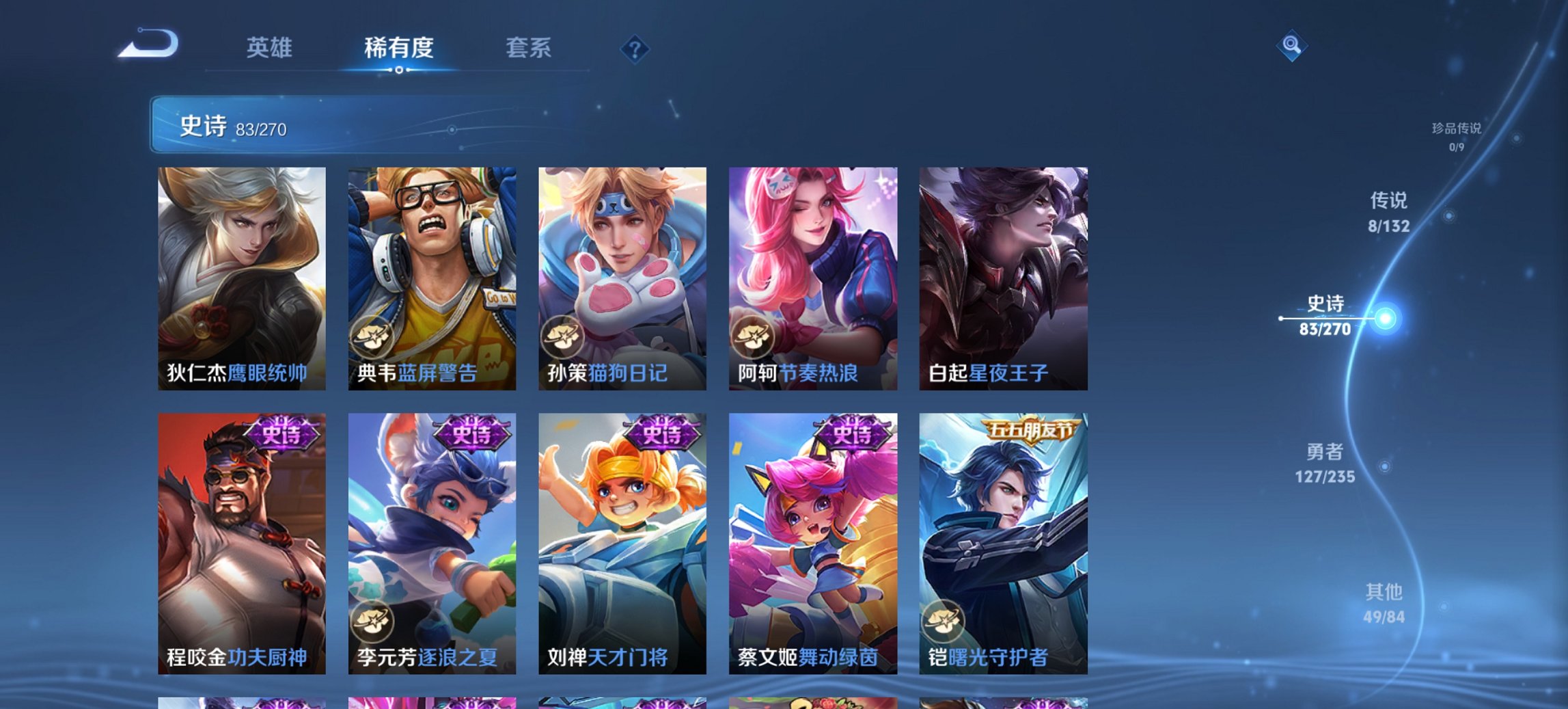This screenshot has width=1568, height=709.
Task: Click the question mark help icon
Action: (634, 48)
